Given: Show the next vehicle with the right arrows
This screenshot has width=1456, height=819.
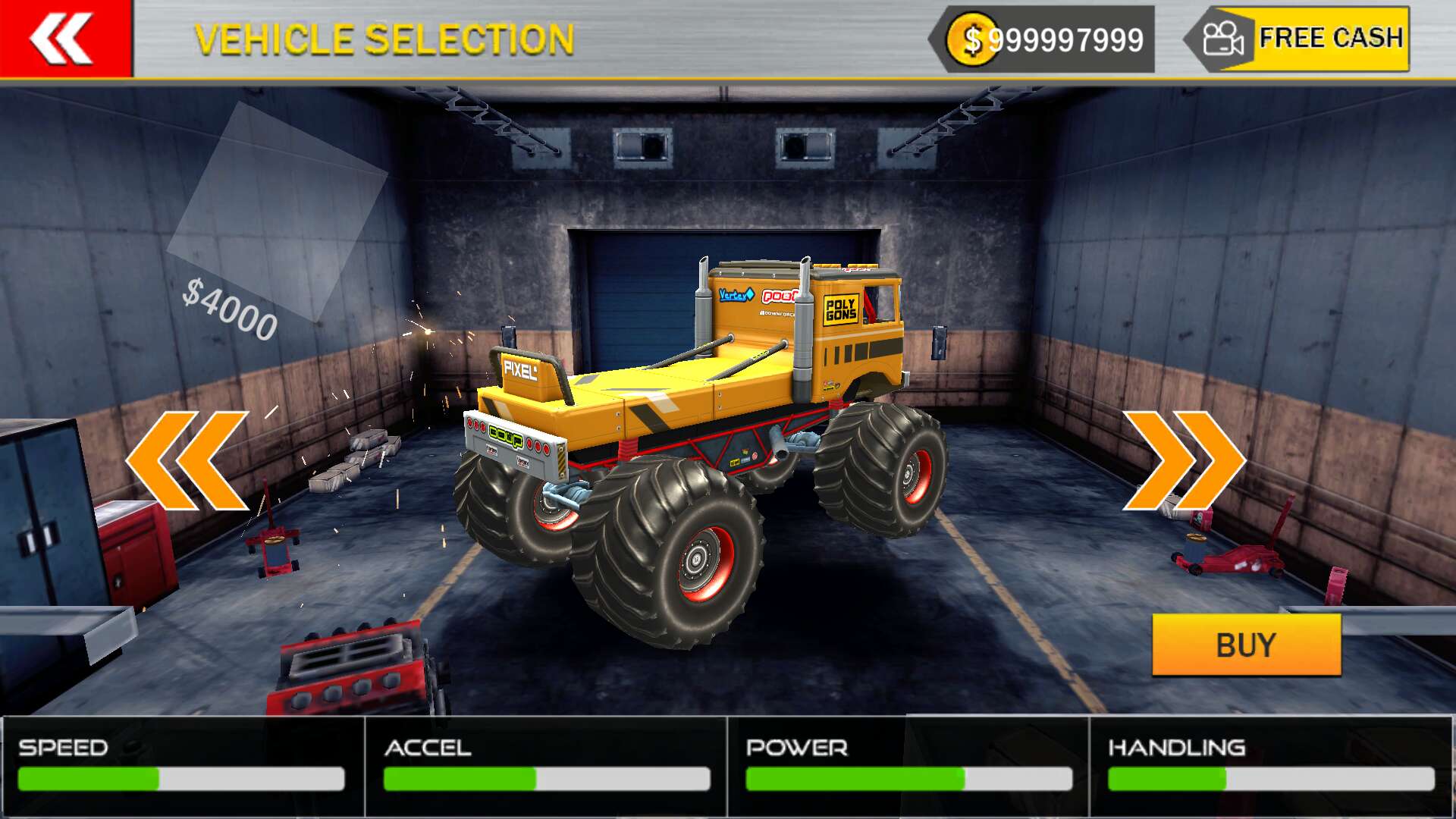Looking at the screenshot, I should click(x=1183, y=460).
